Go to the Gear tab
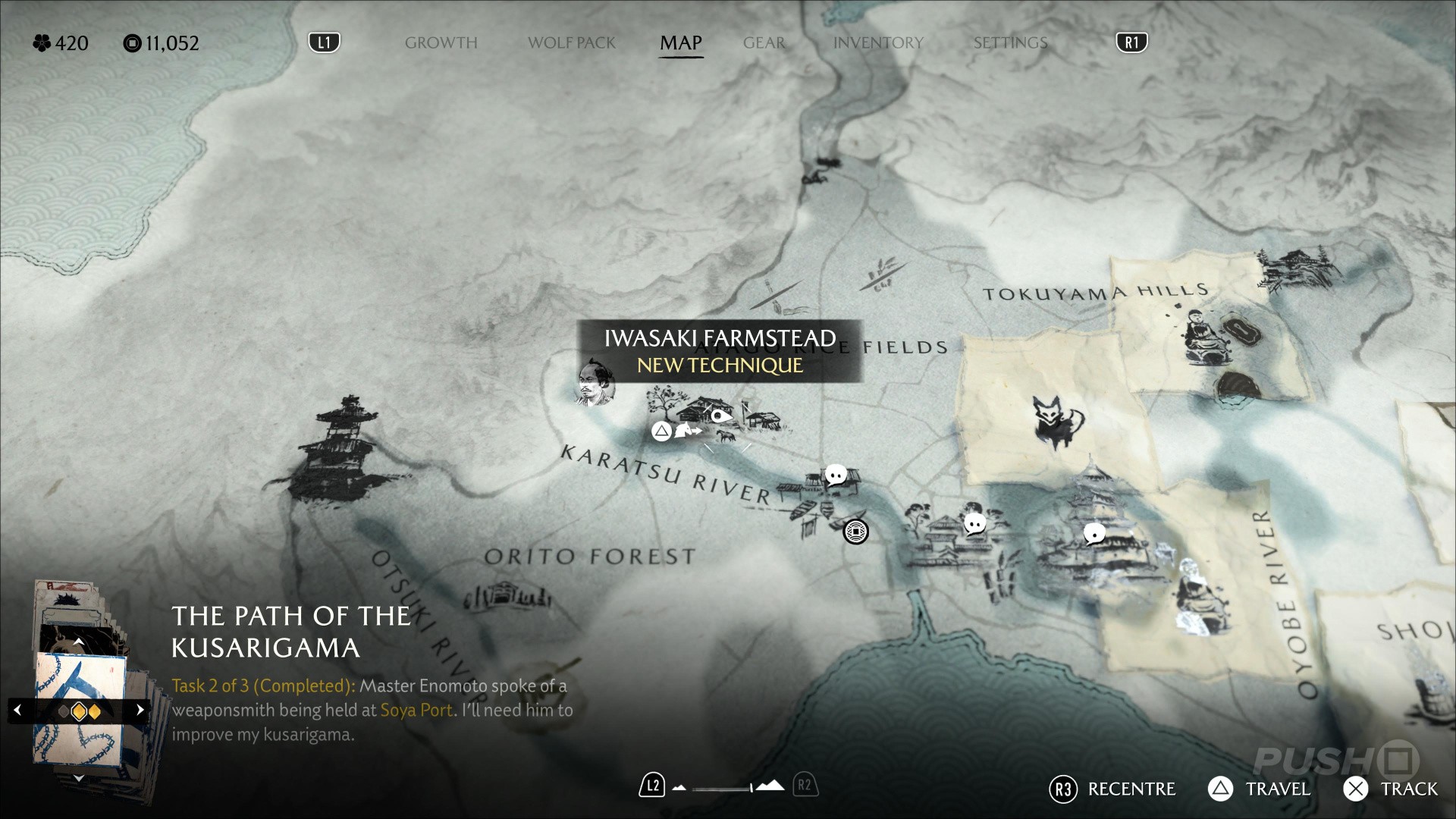Screen dimensions: 1456x819 pyautogui.click(x=764, y=43)
